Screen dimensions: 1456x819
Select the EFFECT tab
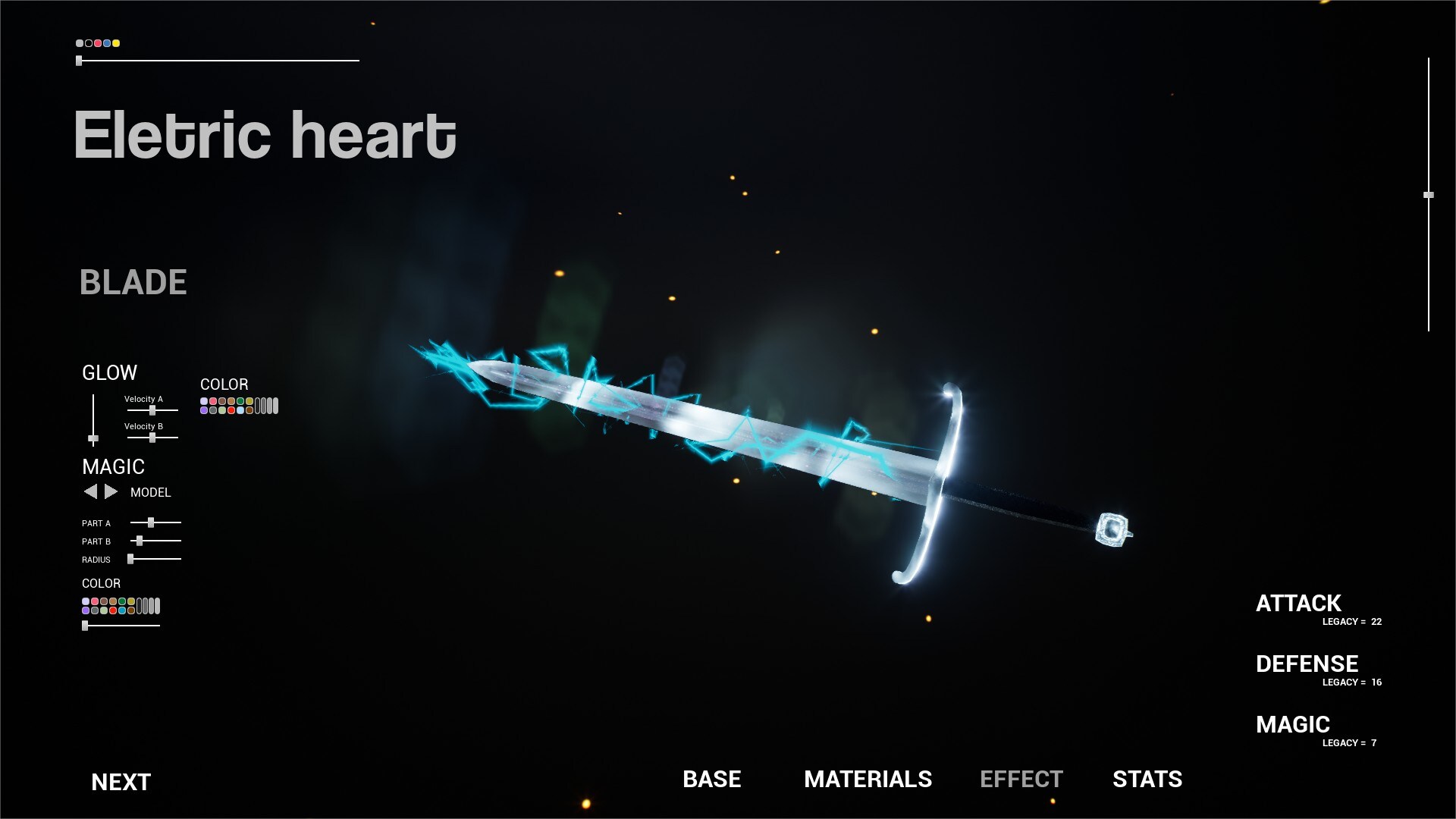coord(1021,780)
